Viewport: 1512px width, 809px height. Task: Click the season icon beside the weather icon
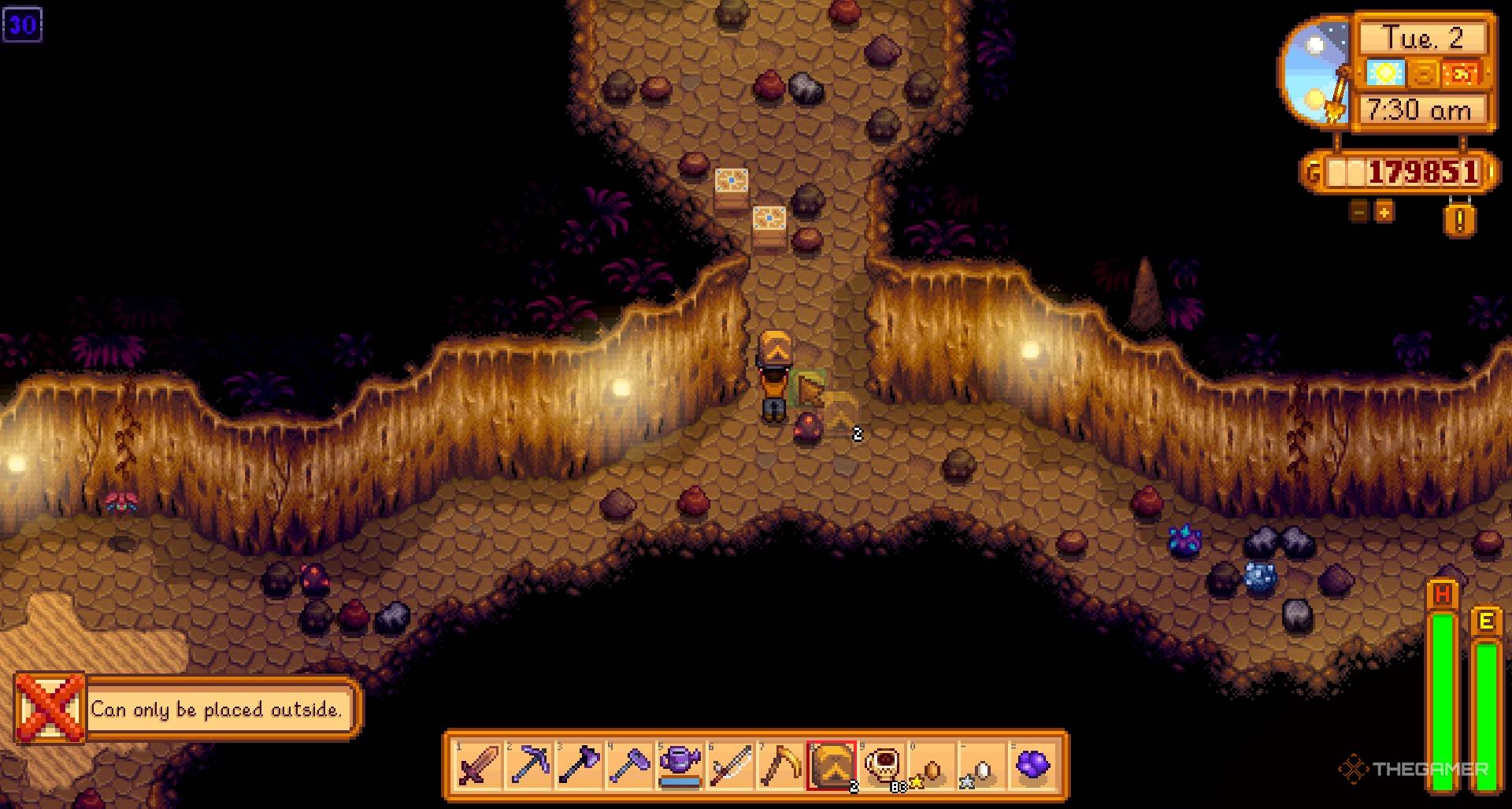(1426, 75)
